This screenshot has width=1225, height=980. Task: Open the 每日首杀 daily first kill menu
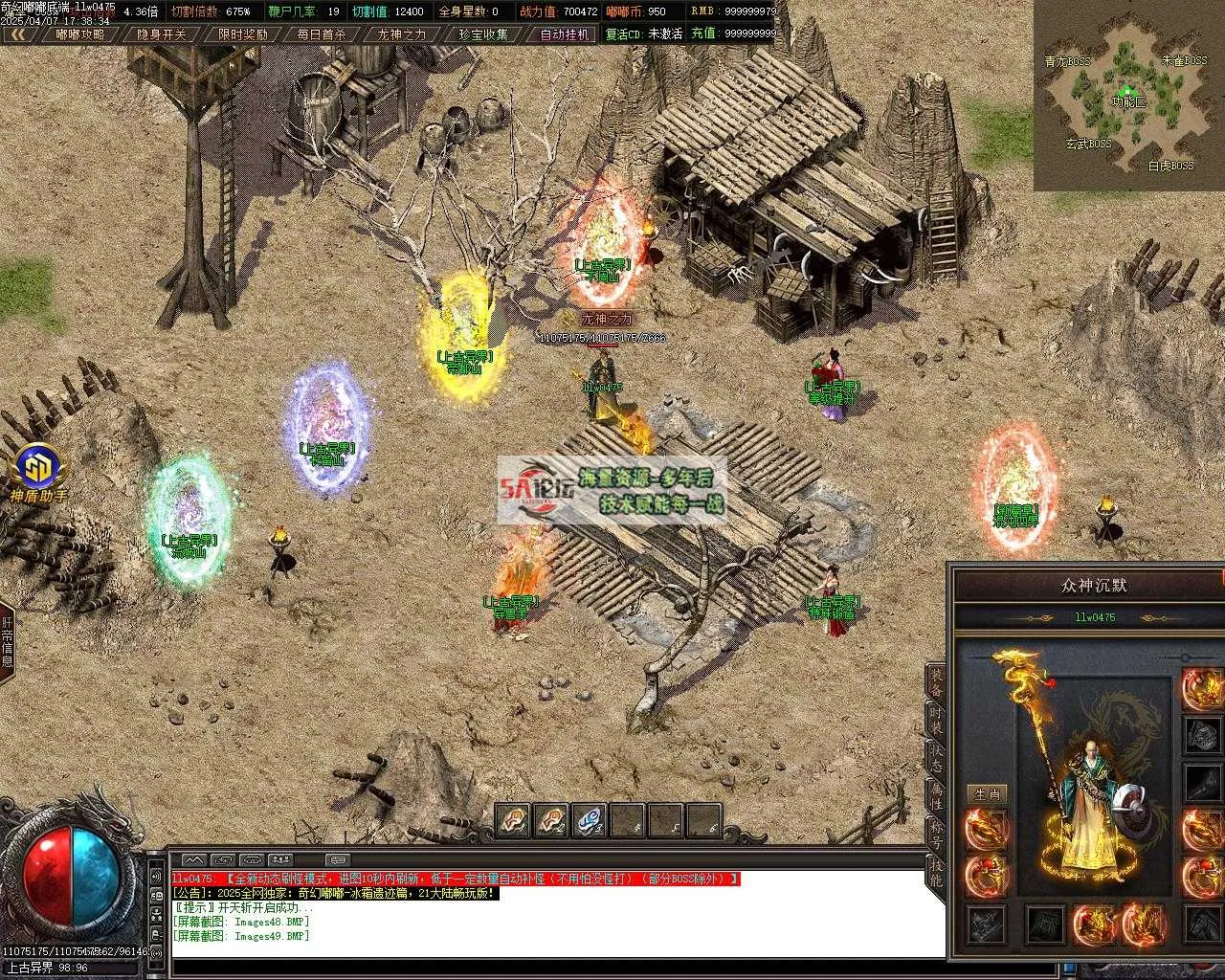[x=322, y=34]
